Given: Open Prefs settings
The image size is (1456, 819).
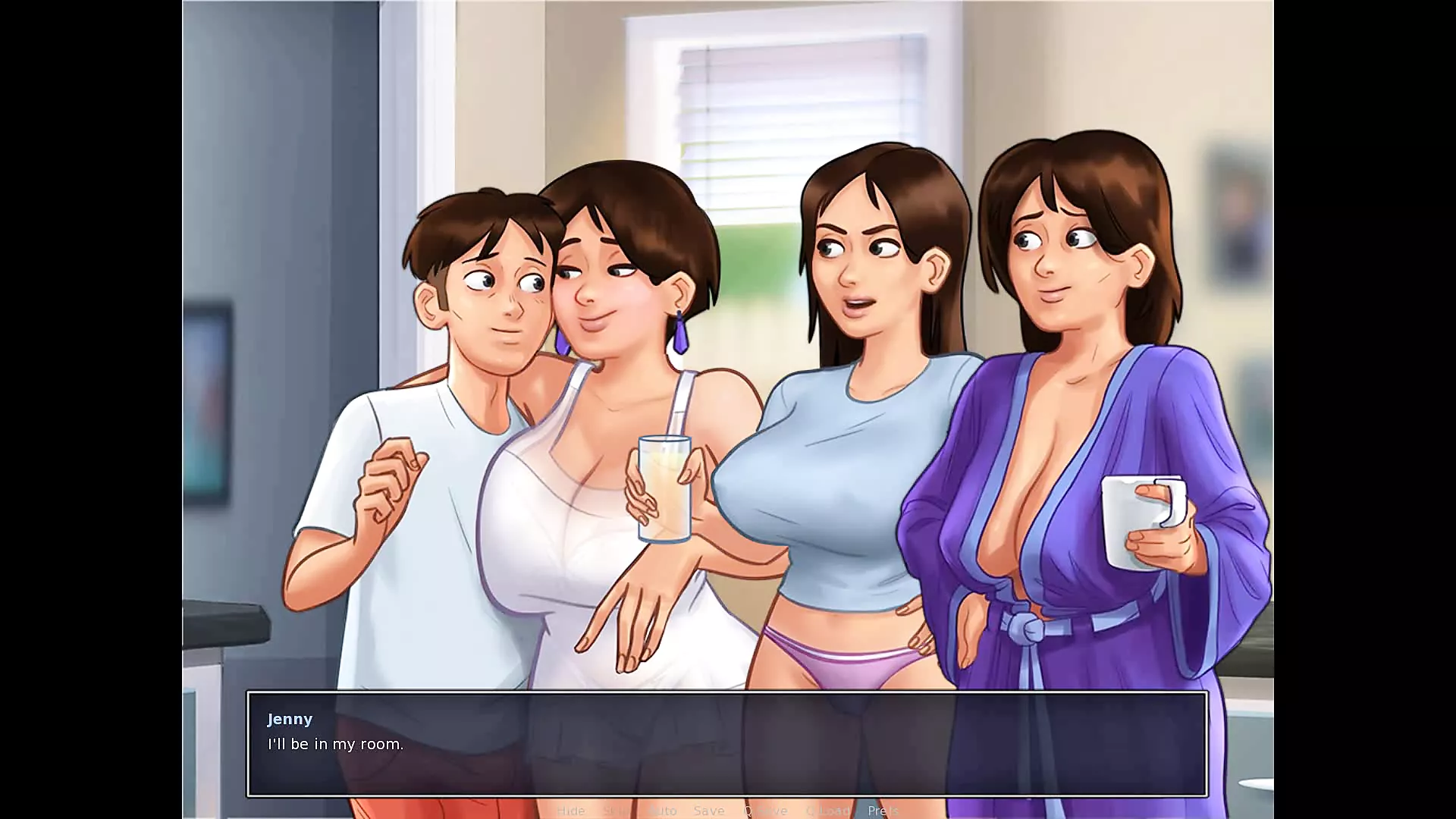Looking at the screenshot, I should point(883,811).
